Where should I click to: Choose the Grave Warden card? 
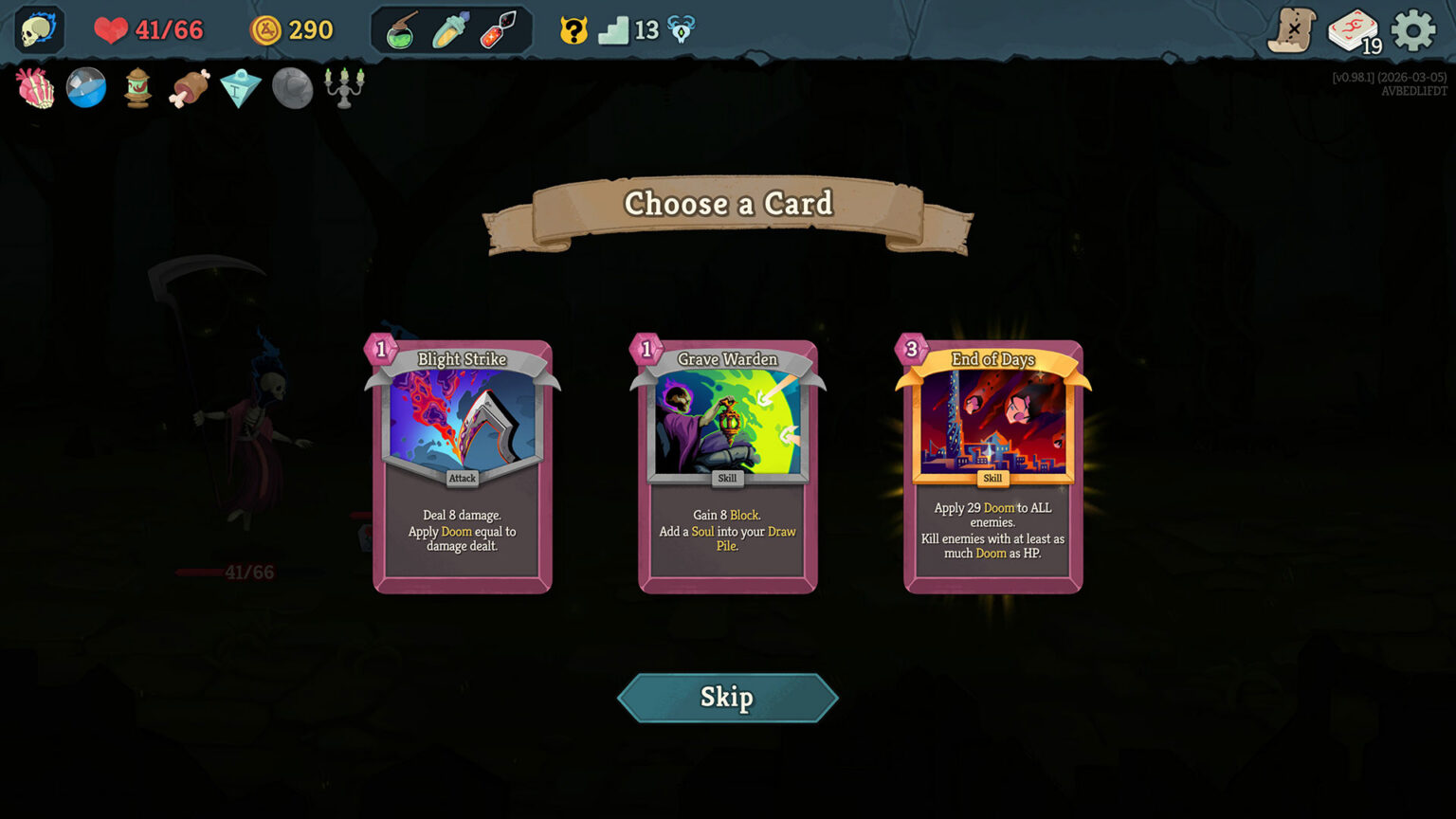click(727, 464)
